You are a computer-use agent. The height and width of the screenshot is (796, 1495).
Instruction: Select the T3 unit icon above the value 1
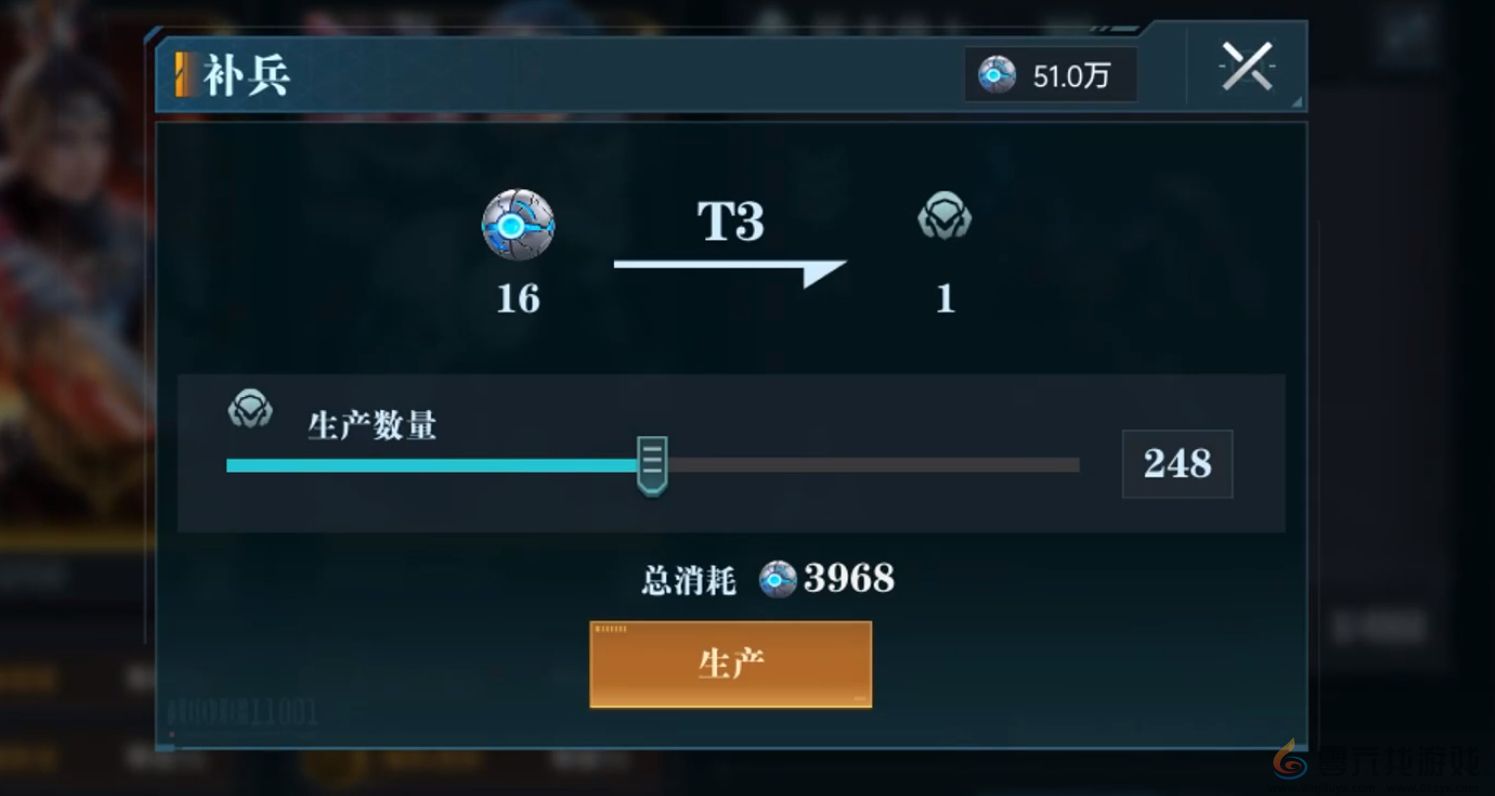tap(944, 215)
